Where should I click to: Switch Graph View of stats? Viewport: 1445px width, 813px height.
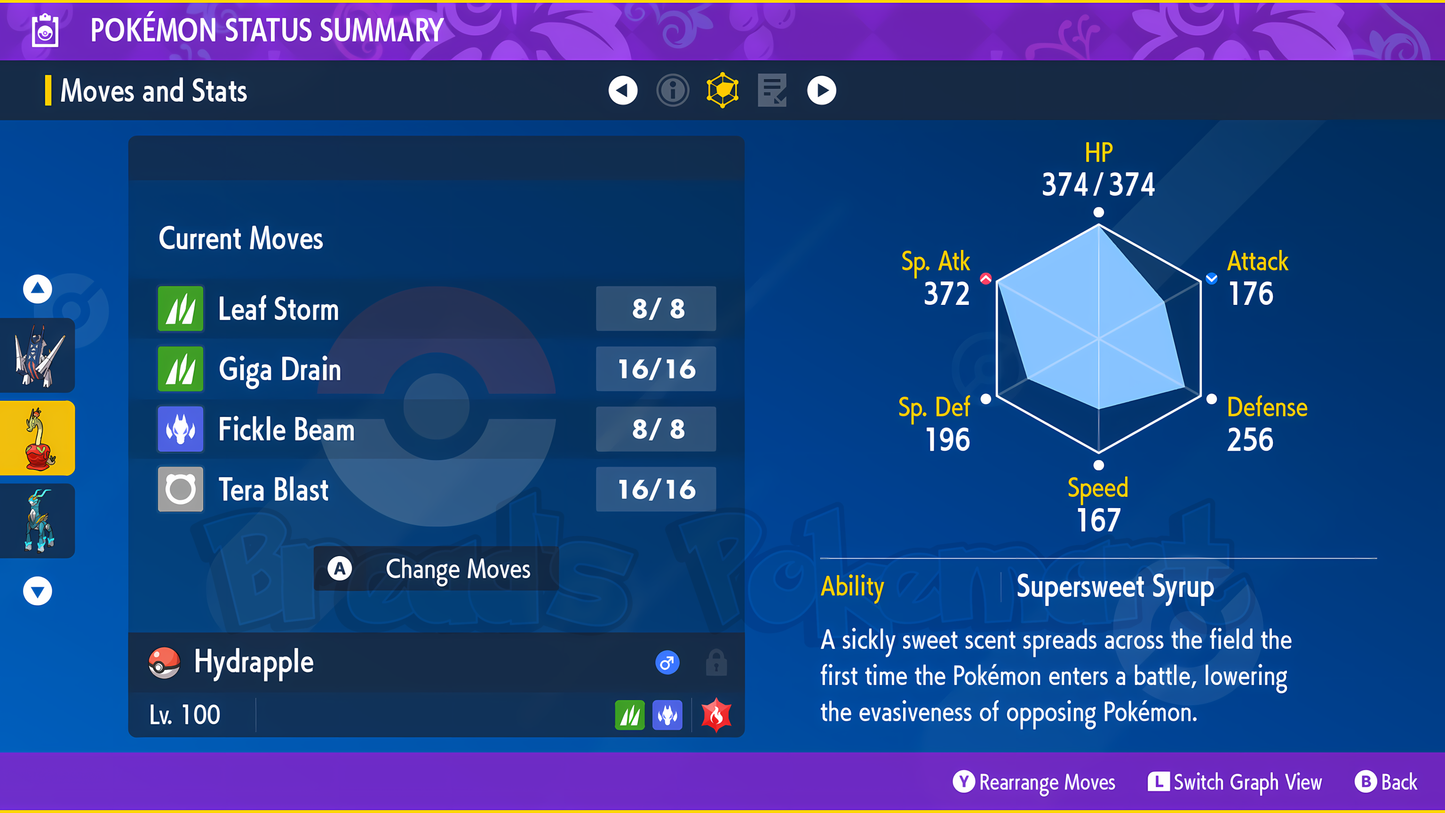[1236, 783]
